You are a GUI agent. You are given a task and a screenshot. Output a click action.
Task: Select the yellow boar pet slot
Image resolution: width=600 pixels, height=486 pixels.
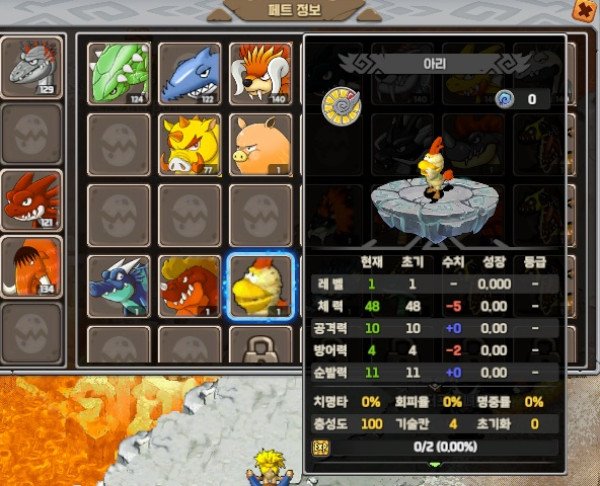[x=189, y=143]
